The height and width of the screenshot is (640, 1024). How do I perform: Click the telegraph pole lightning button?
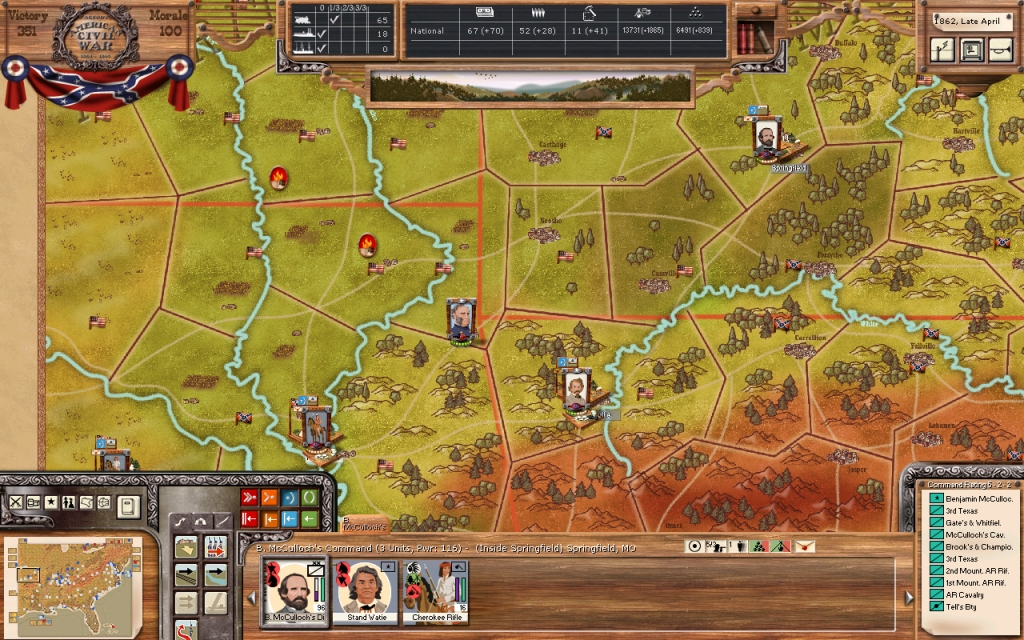(x=941, y=49)
